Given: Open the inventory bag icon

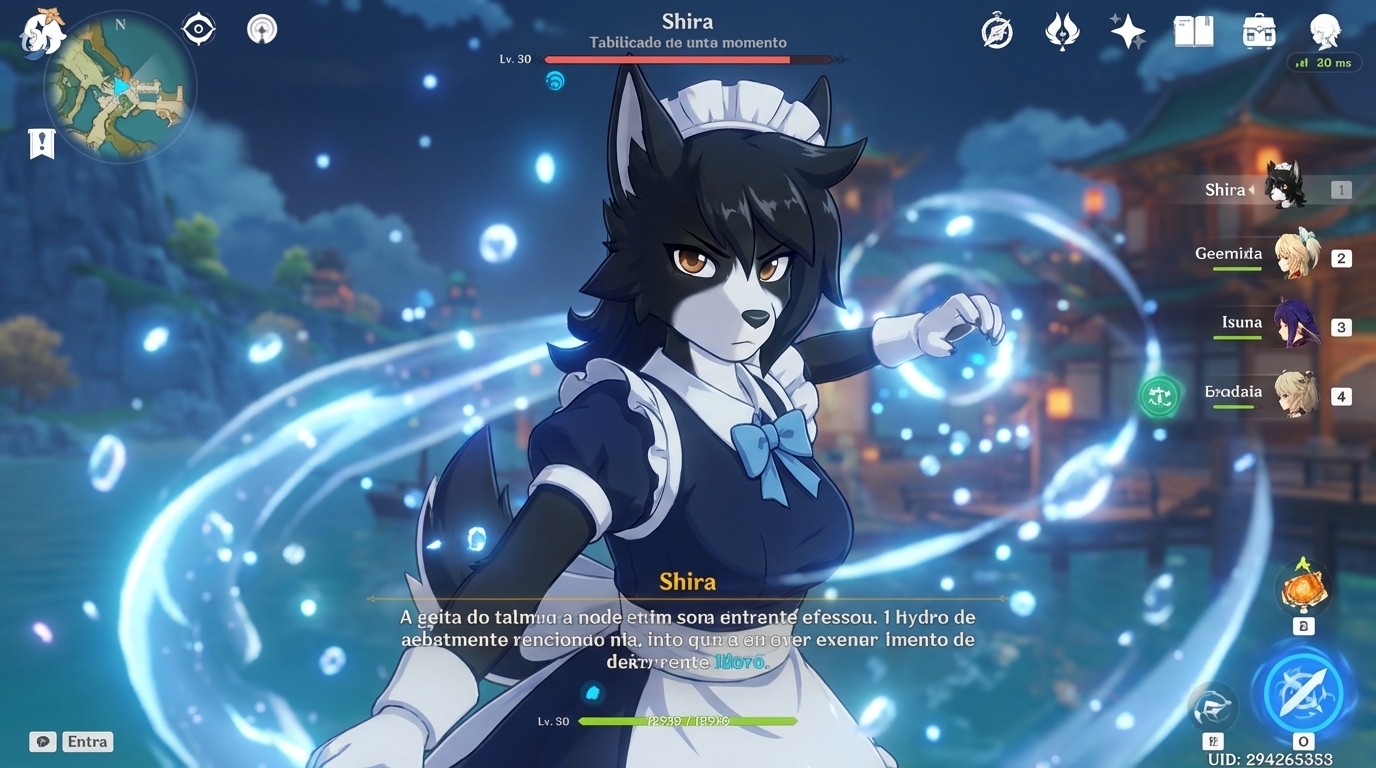Looking at the screenshot, I should pos(1259,31).
